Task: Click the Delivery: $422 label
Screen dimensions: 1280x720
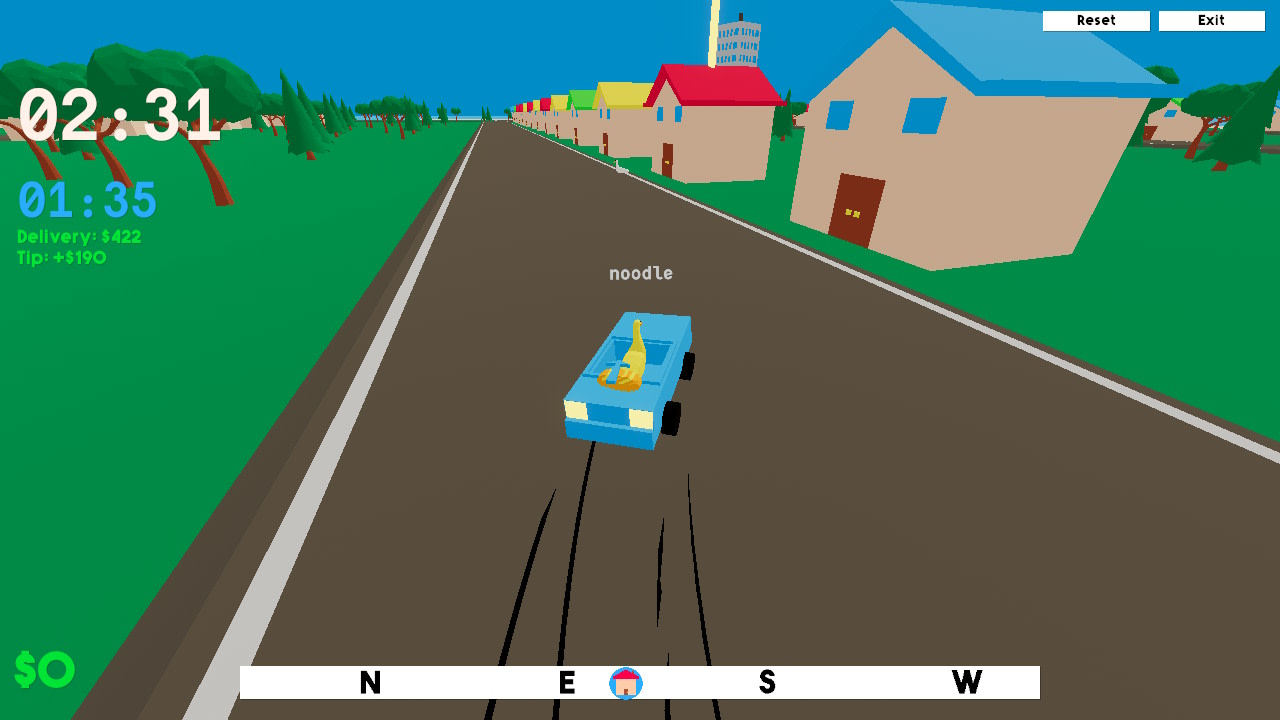Action: (x=78, y=236)
